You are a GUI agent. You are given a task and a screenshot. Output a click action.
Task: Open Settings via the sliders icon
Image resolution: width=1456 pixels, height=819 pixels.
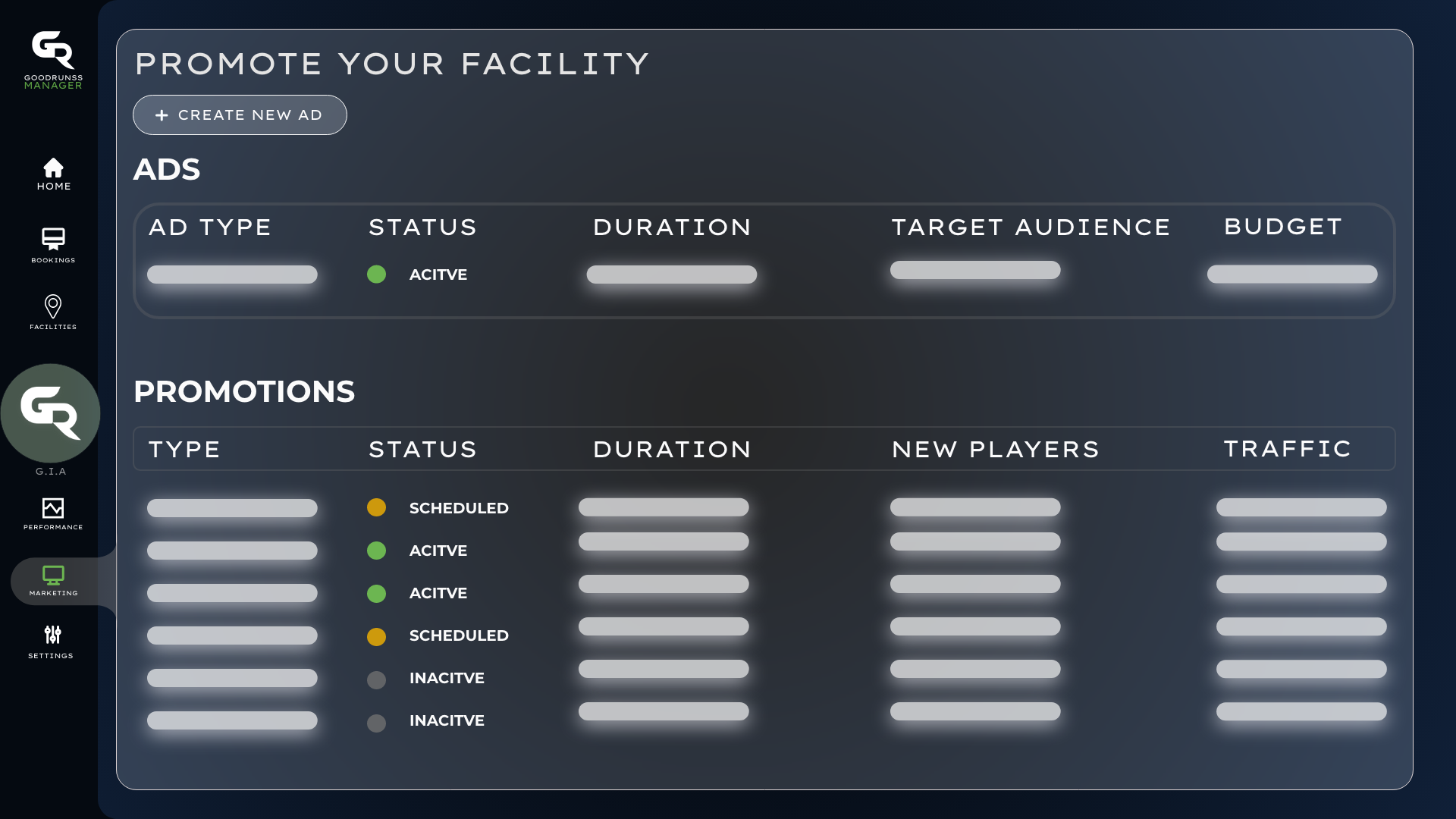[53, 635]
